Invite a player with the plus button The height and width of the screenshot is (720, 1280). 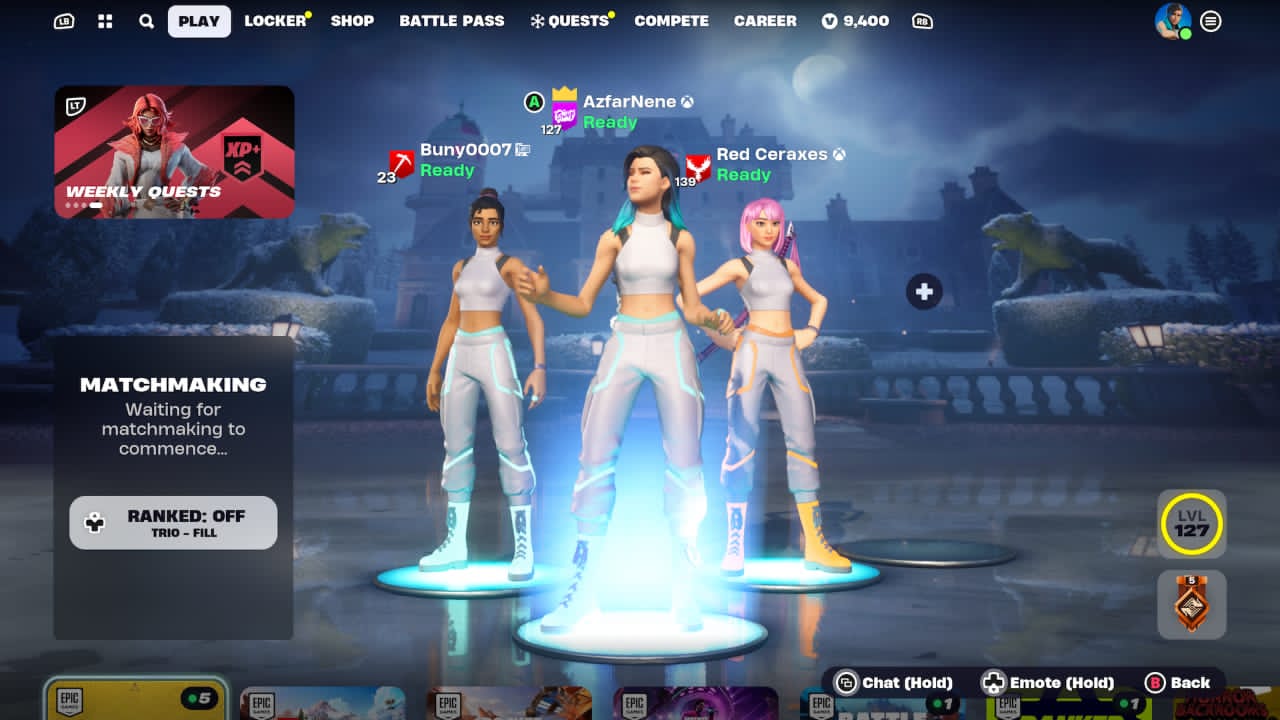[x=924, y=292]
